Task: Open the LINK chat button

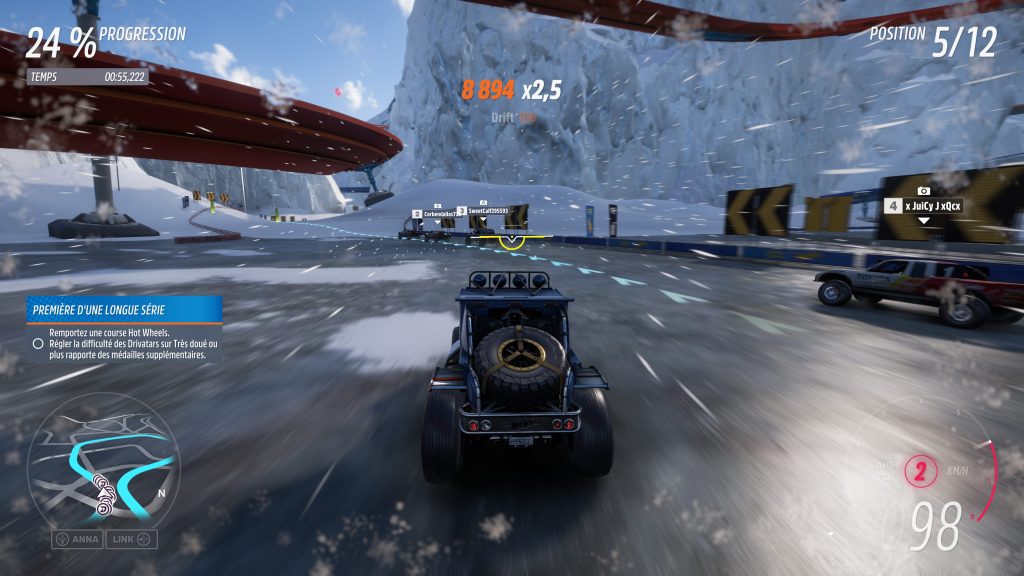Action: point(133,539)
